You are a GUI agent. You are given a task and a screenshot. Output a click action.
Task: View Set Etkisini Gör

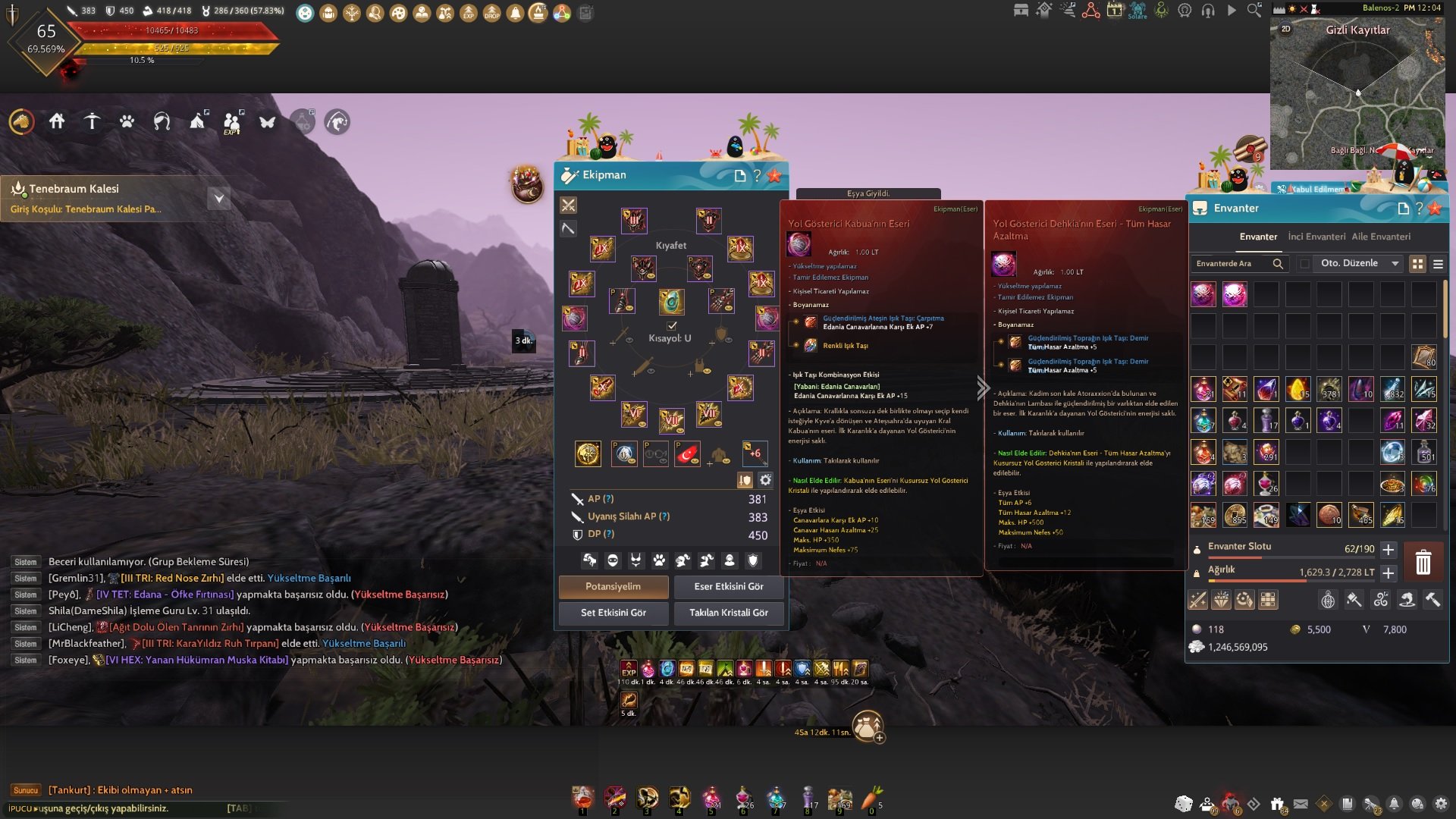pyautogui.click(x=613, y=613)
